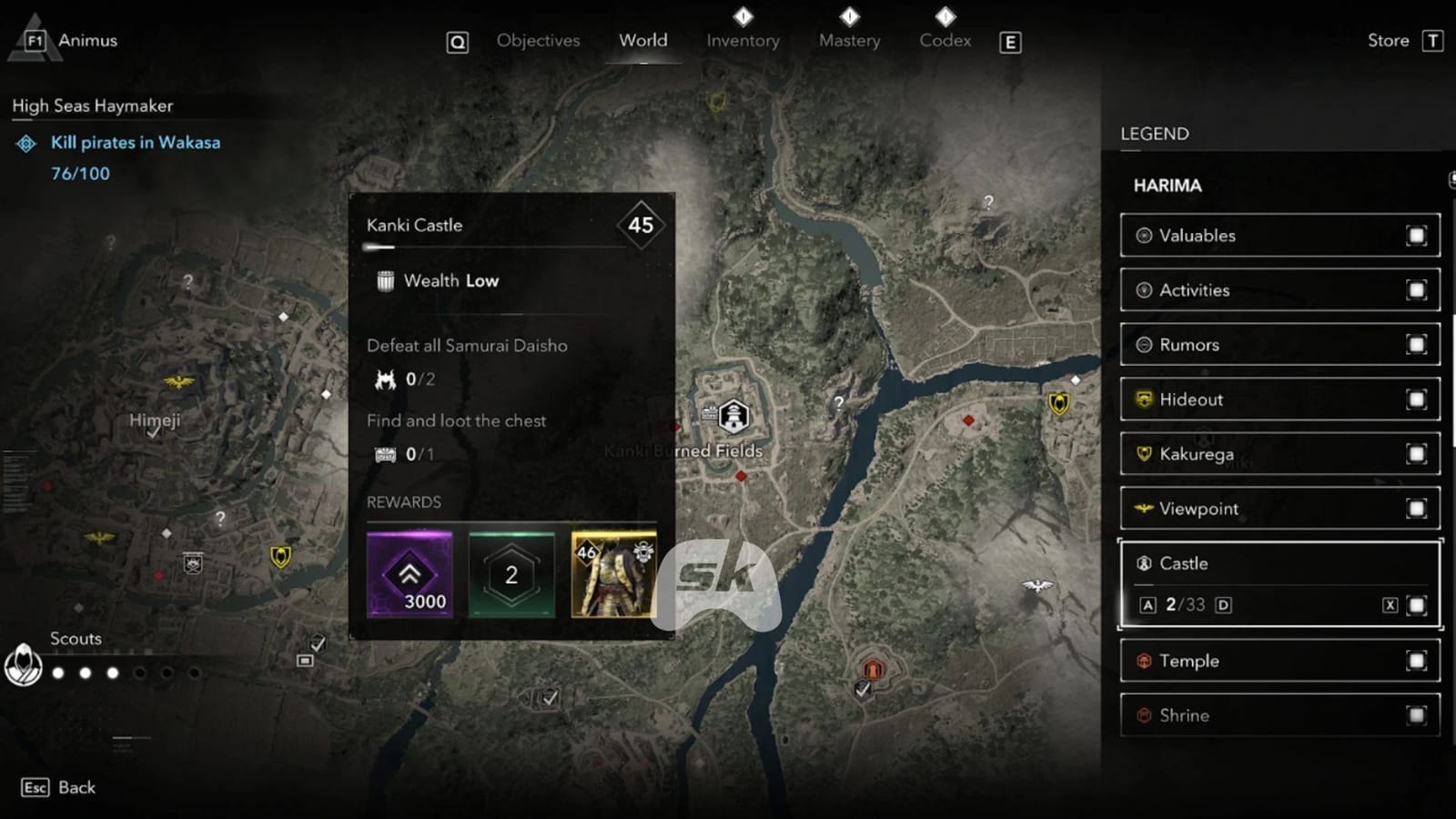The image size is (1456, 819).
Task: Click the 3000 XP reward thumbnail
Action: point(411,573)
